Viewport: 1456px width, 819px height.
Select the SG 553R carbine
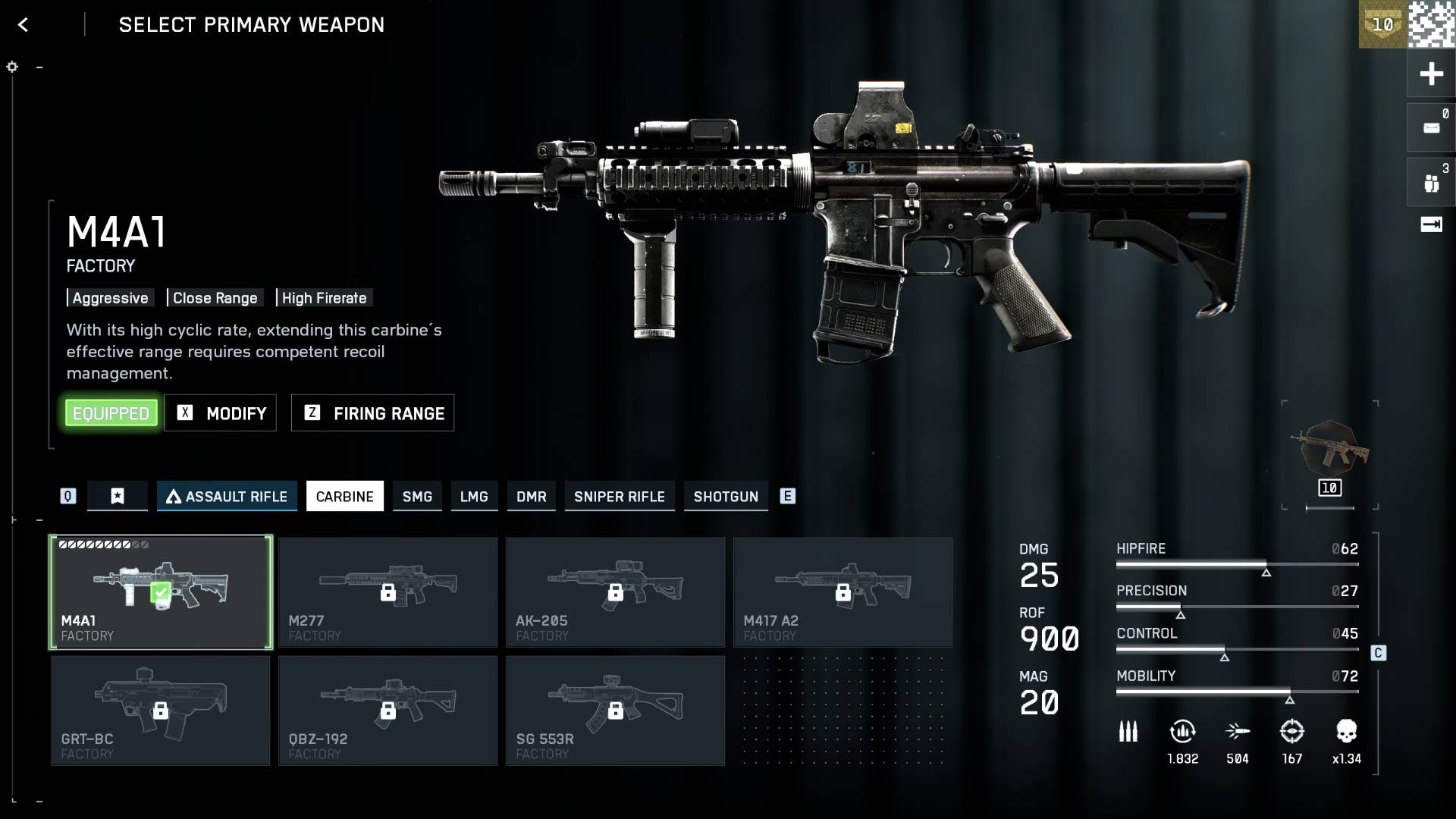tap(615, 711)
